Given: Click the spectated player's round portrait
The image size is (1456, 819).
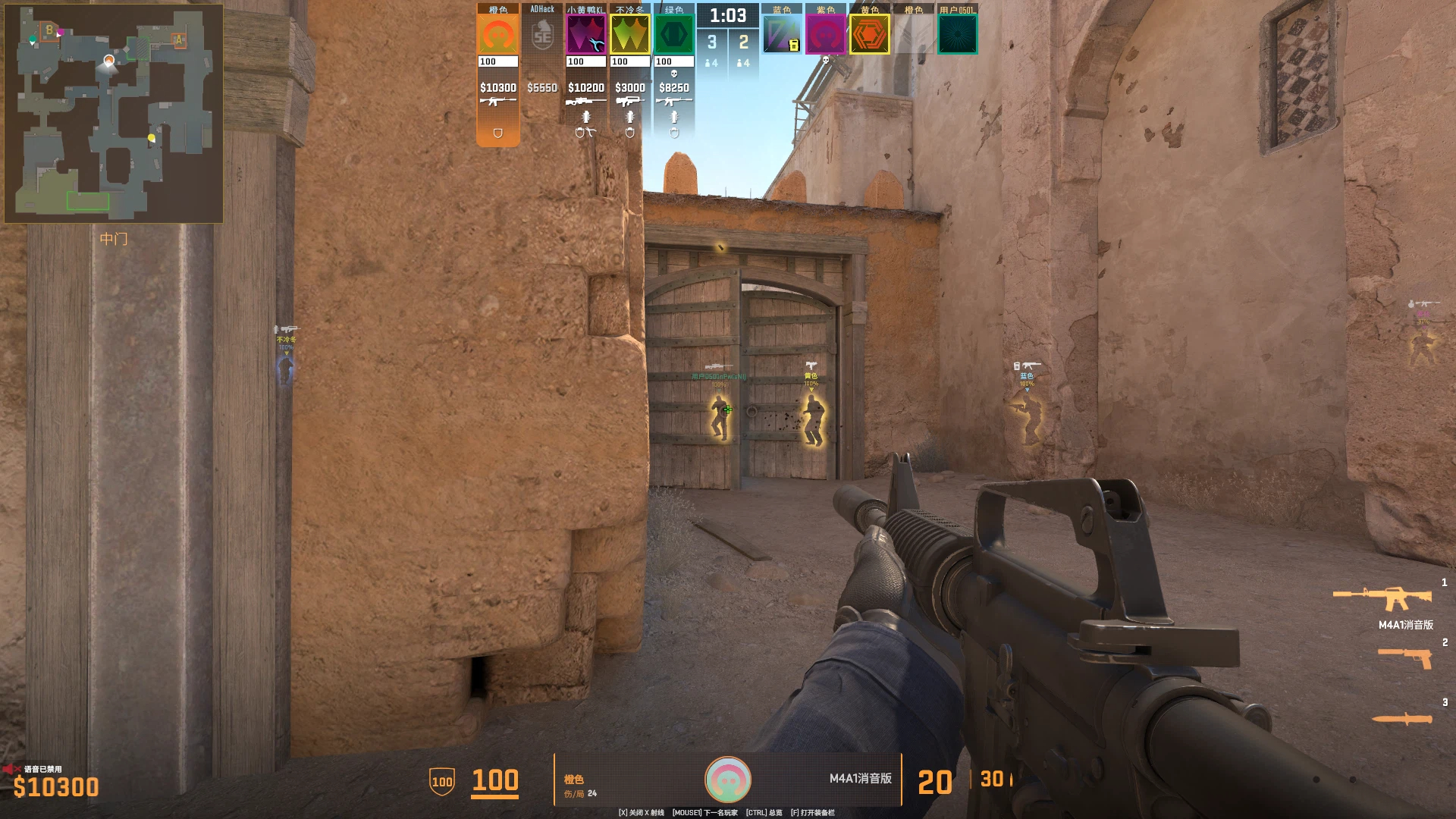Looking at the screenshot, I should click(x=728, y=780).
